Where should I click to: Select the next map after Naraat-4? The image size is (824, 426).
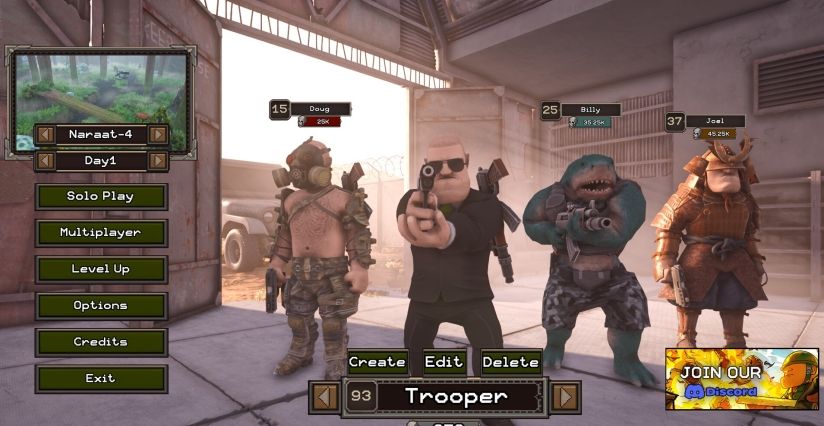[157, 134]
